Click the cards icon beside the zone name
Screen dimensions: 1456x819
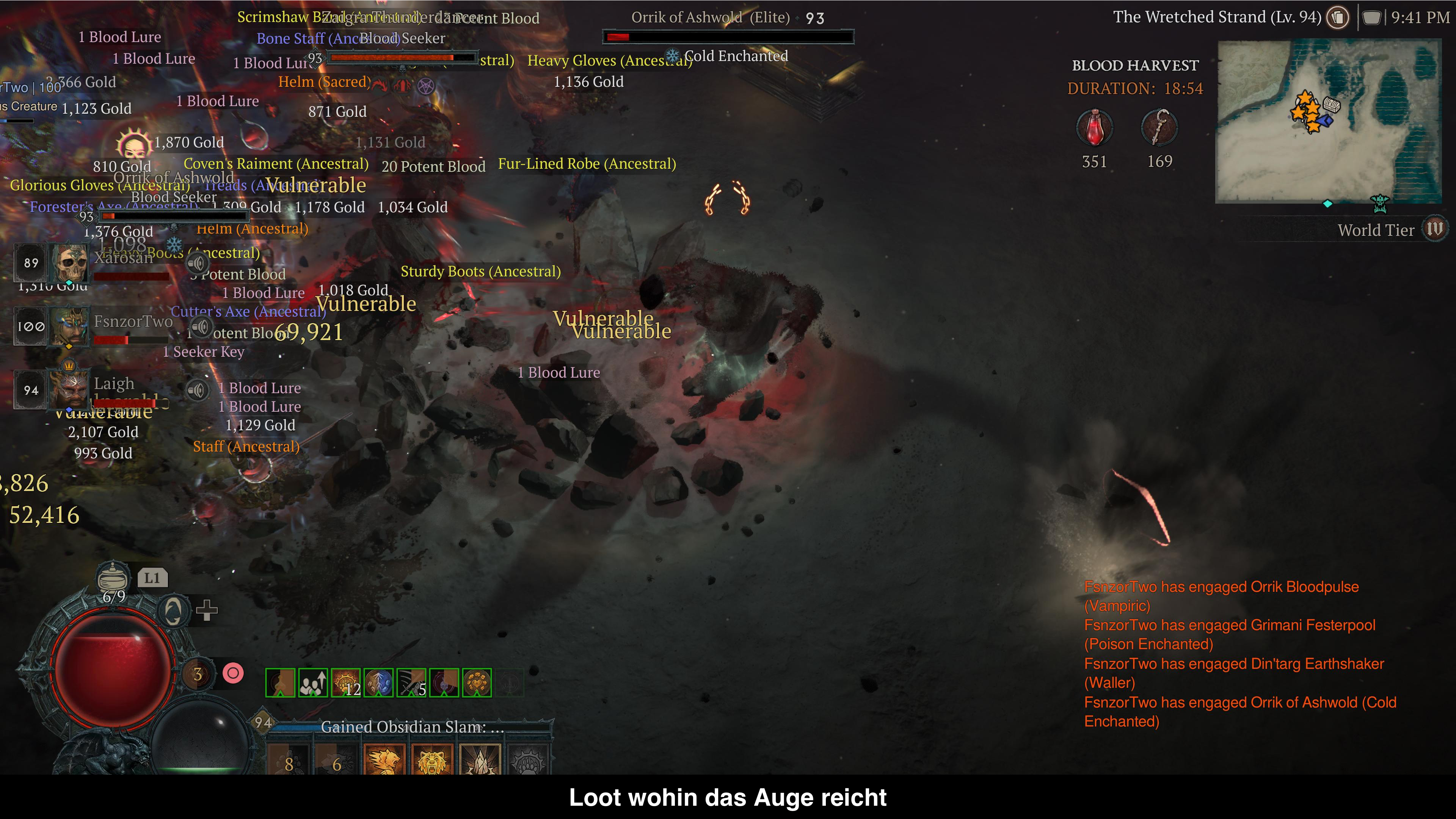(1338, 17)
